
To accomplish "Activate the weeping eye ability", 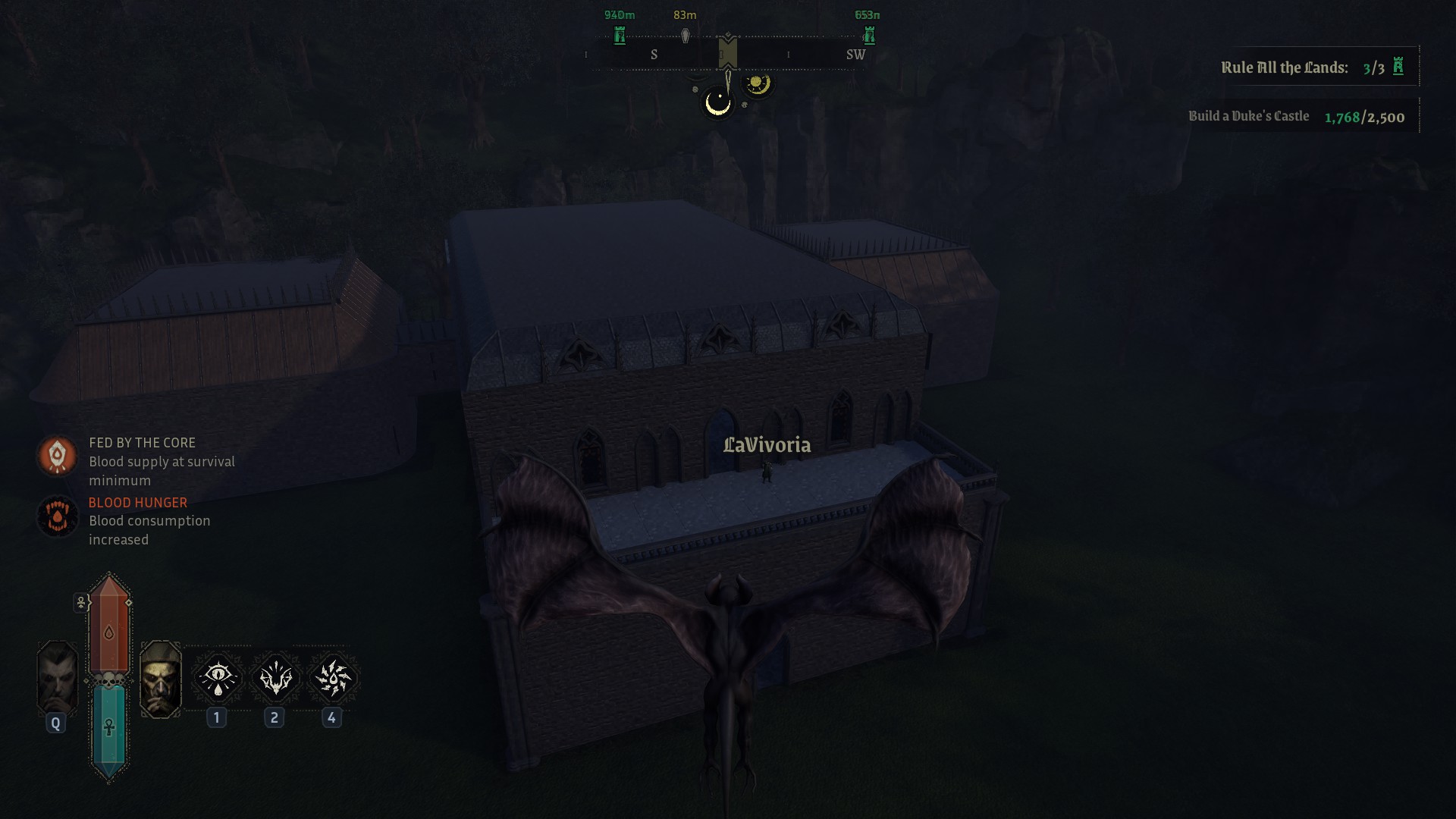I will [x=218, y=677].
